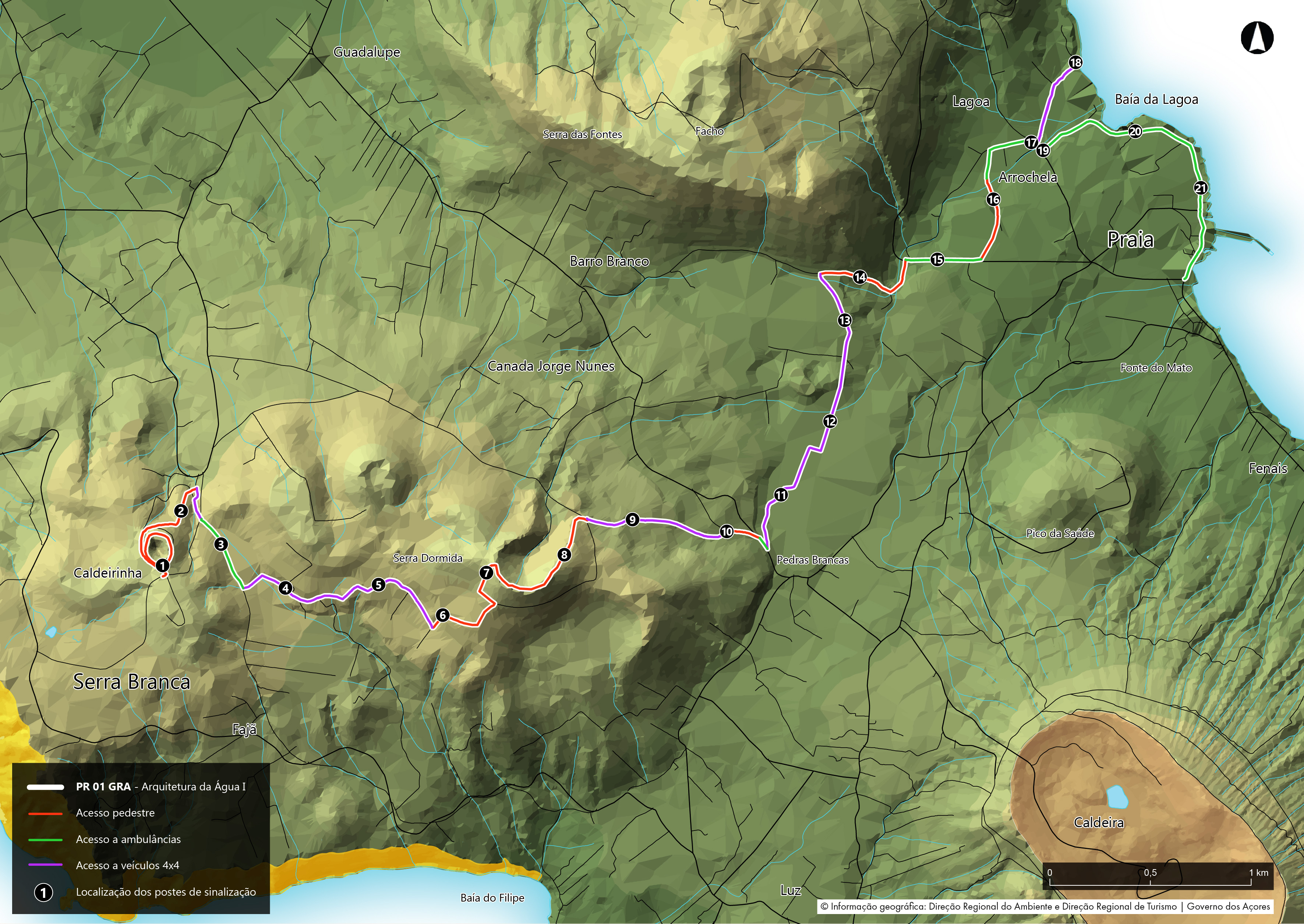The image size is (1304, 924).
Task: Select trail marker number 7
Action: (x=486, y=573)
